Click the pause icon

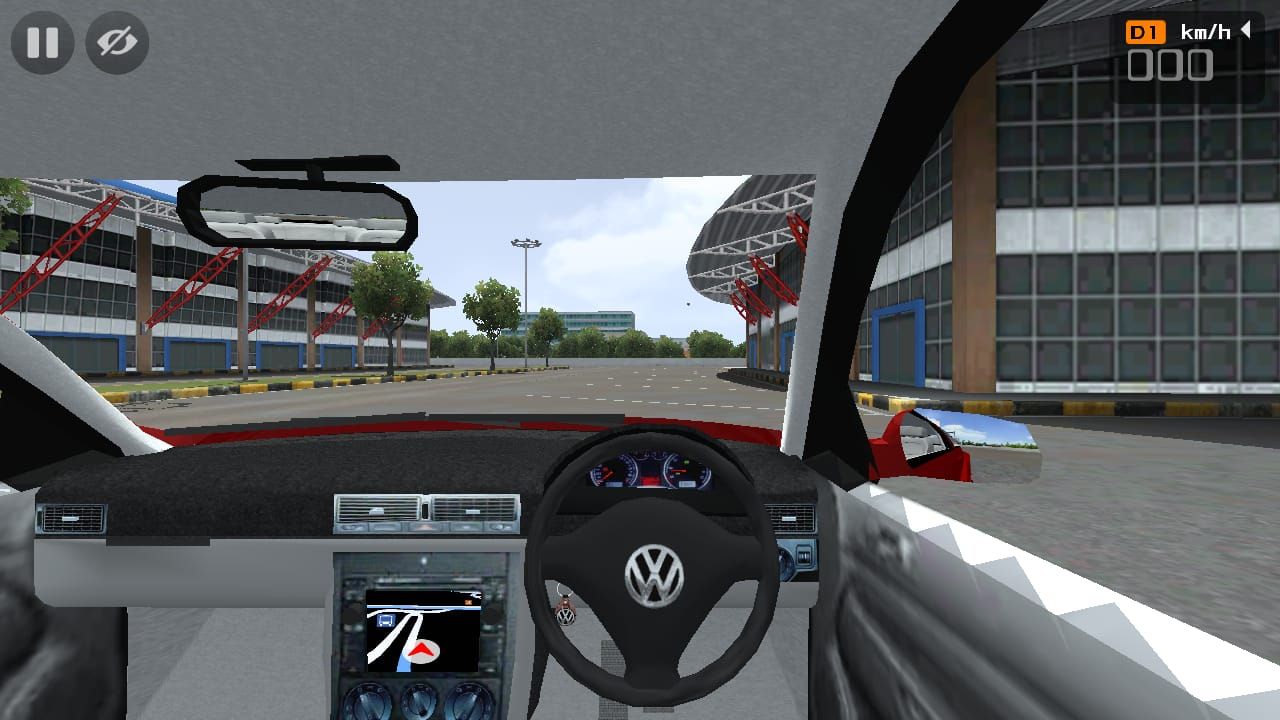click(40, 42)
